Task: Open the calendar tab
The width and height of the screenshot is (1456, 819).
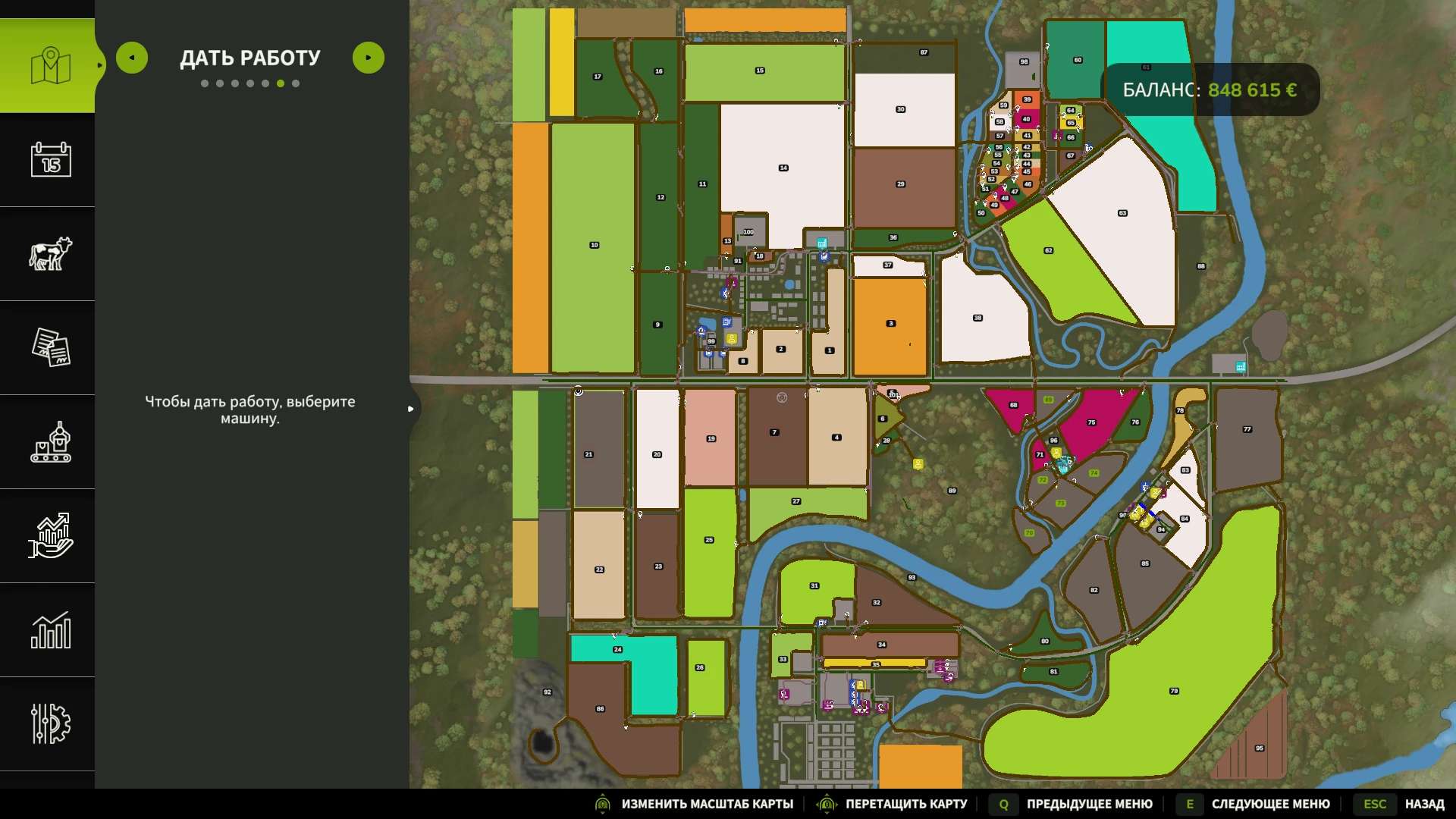Action: (50, 159)
